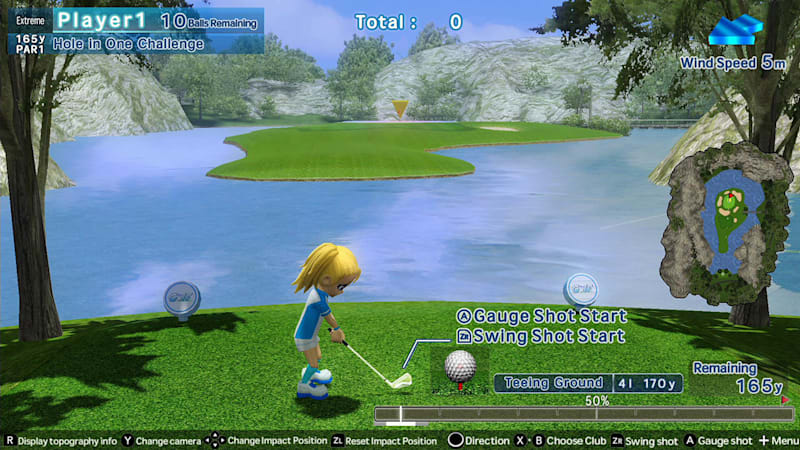
Task: Click the golf ball impact position icon
Action: (x=459, y=366)
